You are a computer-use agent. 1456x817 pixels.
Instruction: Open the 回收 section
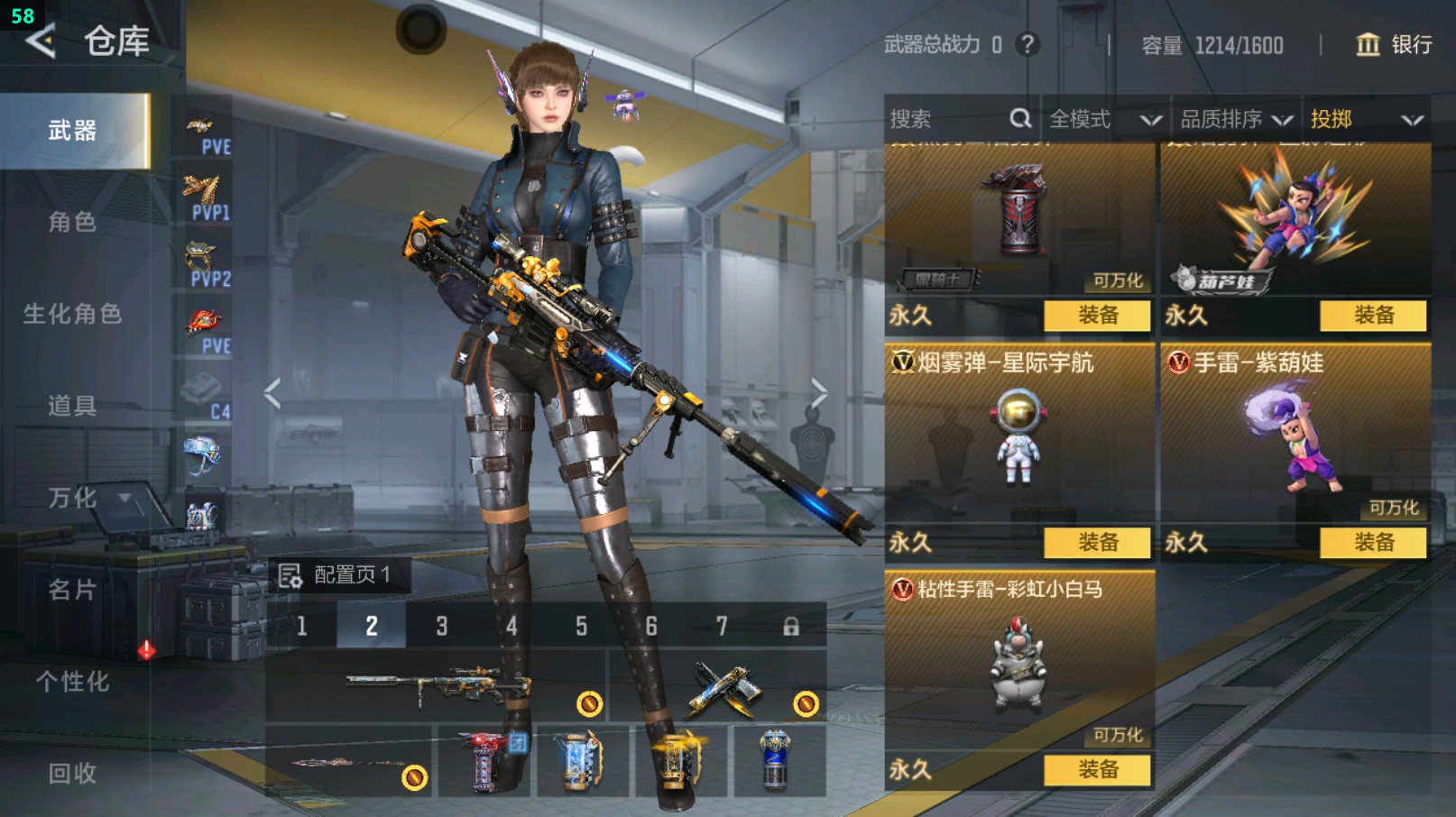72,773
